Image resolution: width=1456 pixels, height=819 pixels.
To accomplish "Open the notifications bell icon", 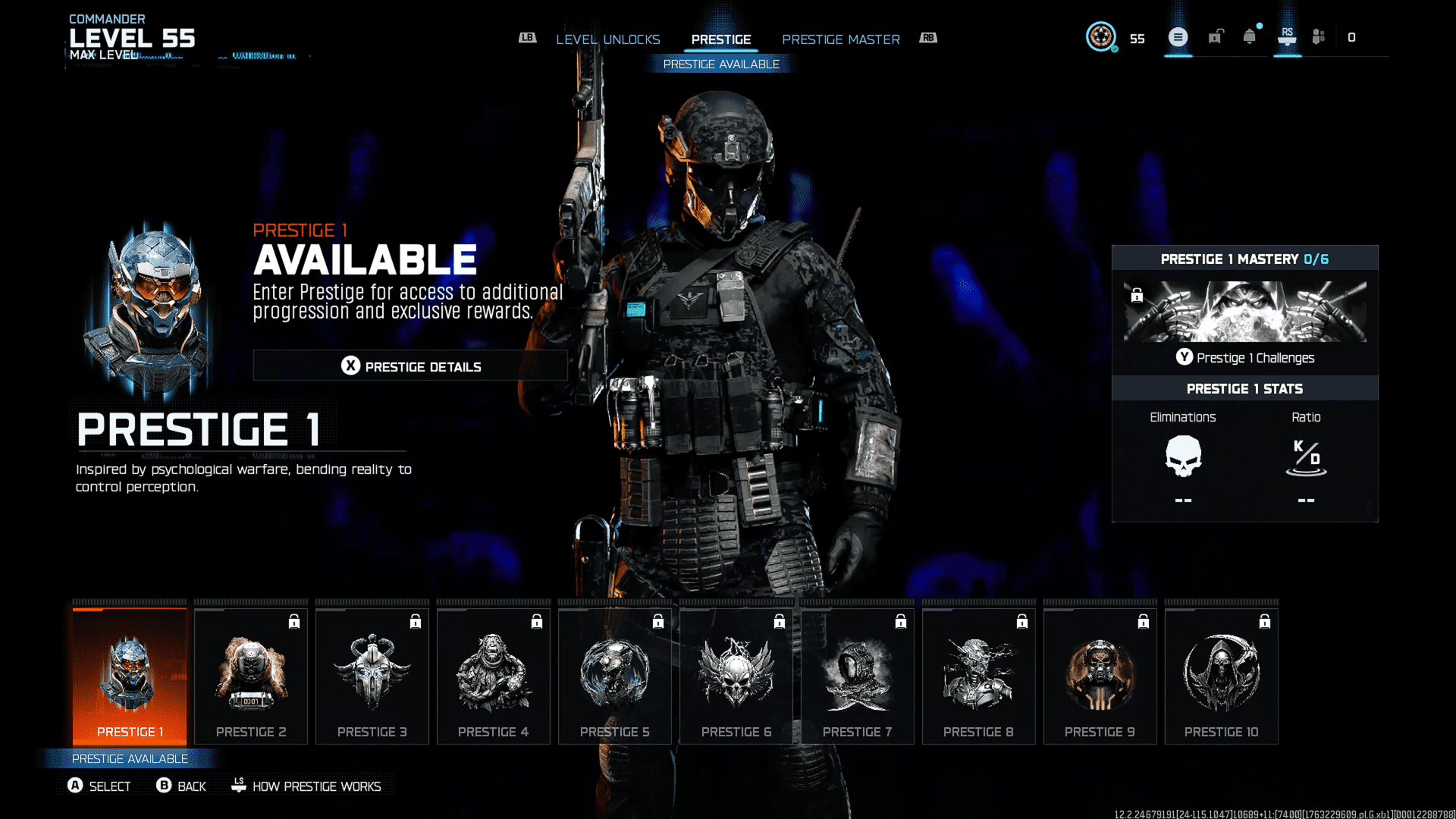I will point(1249,37).
